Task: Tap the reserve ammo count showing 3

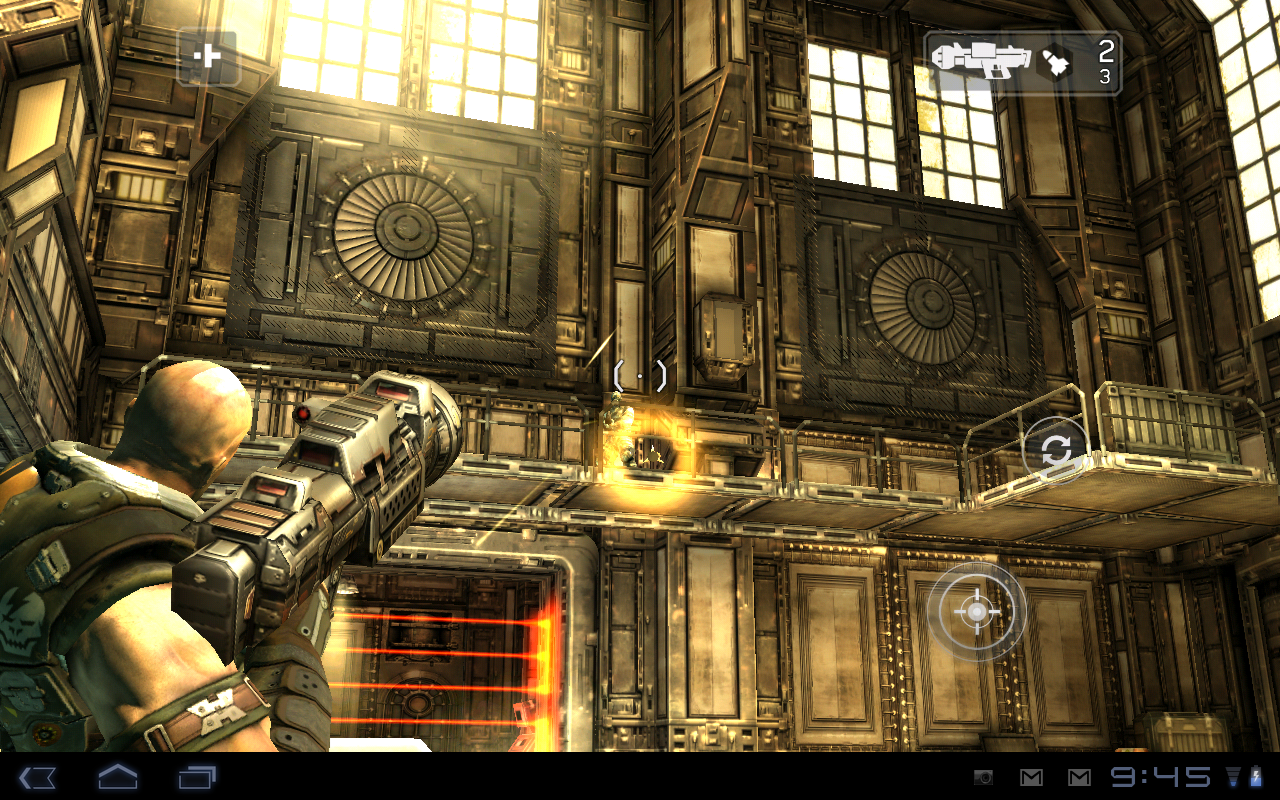Action: [1106, 75]
